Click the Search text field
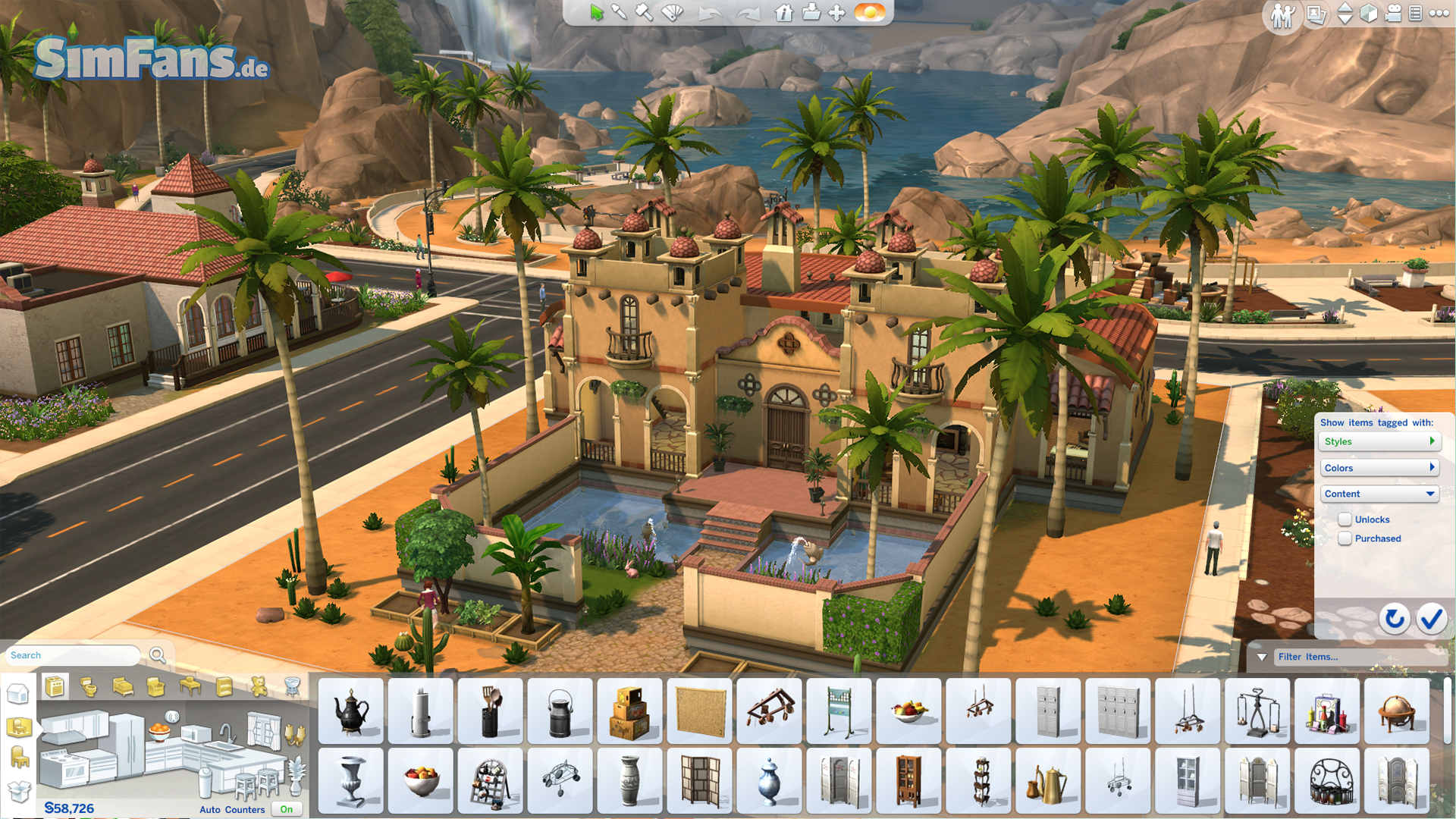Image resolution: width=1456 pixels, height=819 pixels. pyautogui.click(x=74, y=655)
